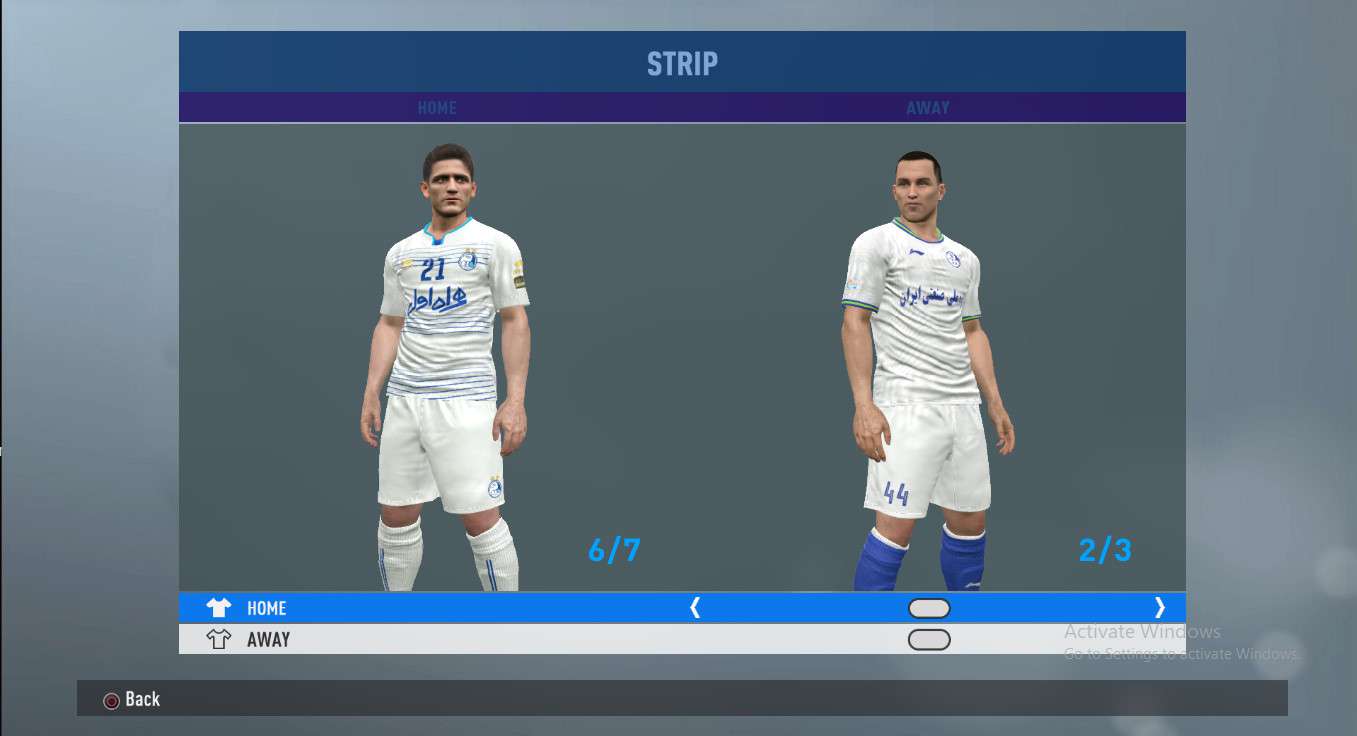Click the left arrow on the HOME row
Image resolution: width=1357 pixels, height=736 pixels.
click(695, 607)
